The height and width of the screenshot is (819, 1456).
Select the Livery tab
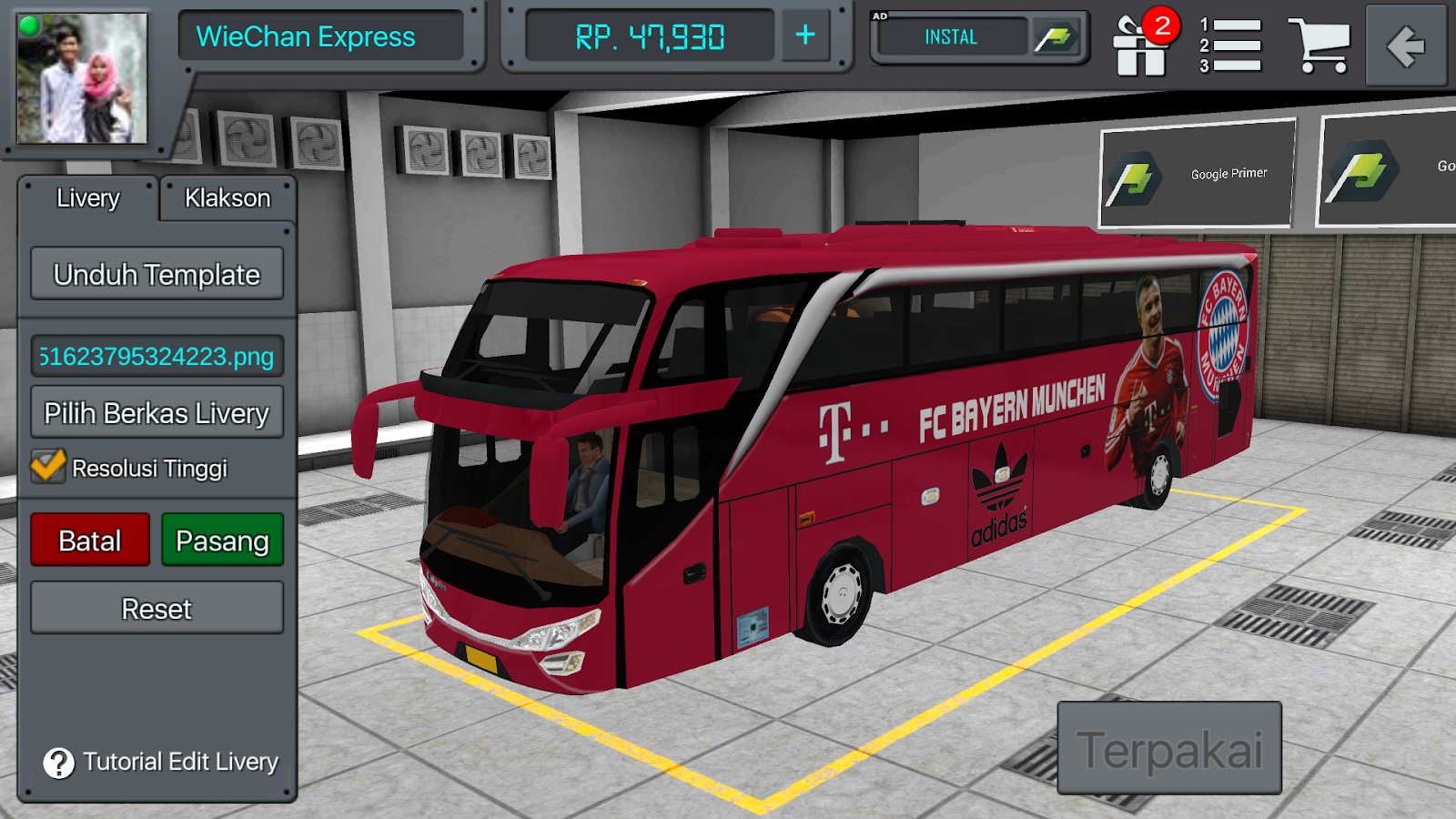click(88, 198)
